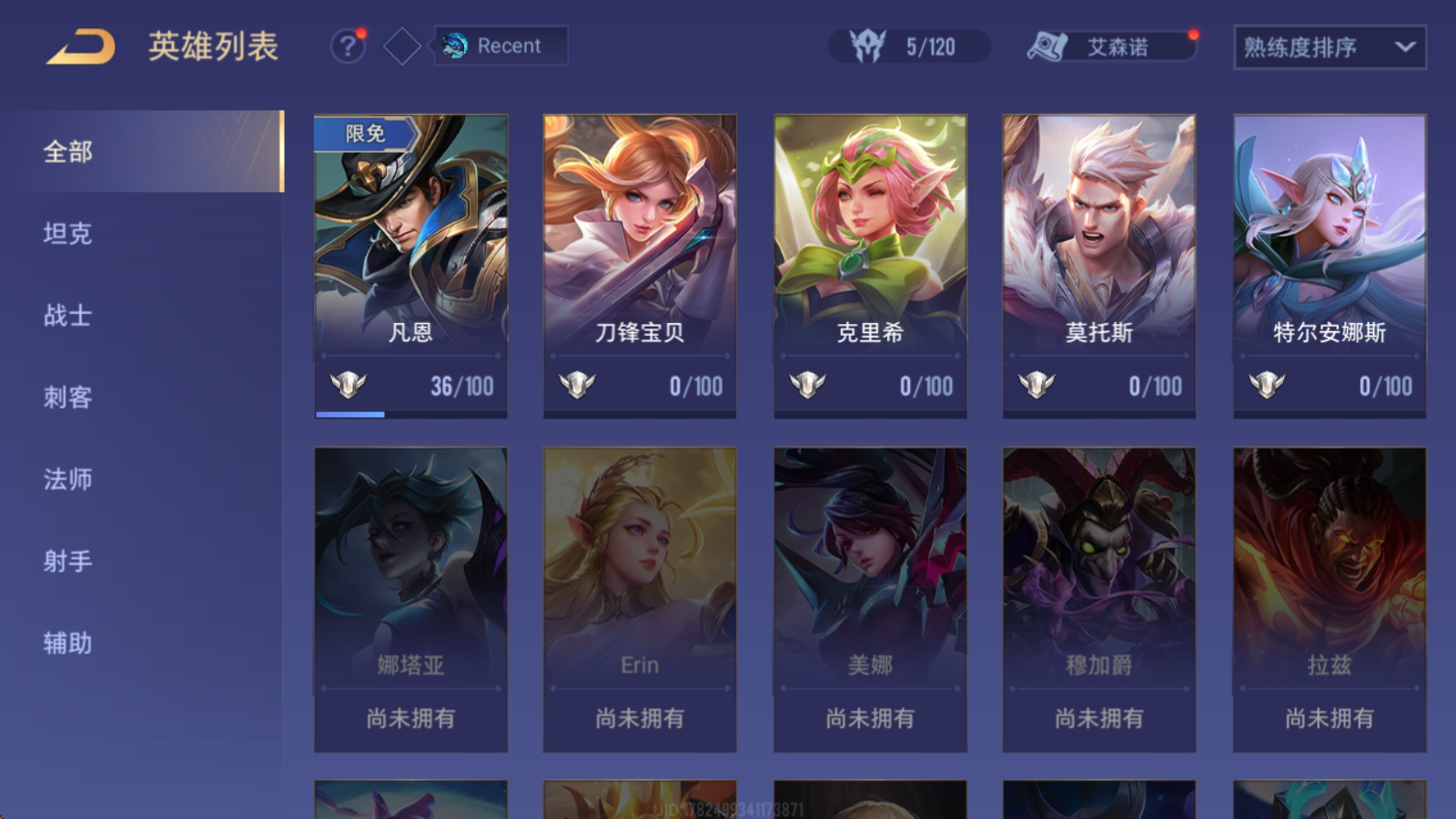Show the 战士 hero category
Image resolution: width=1456 pixels, height=819 pixels.
68,316
